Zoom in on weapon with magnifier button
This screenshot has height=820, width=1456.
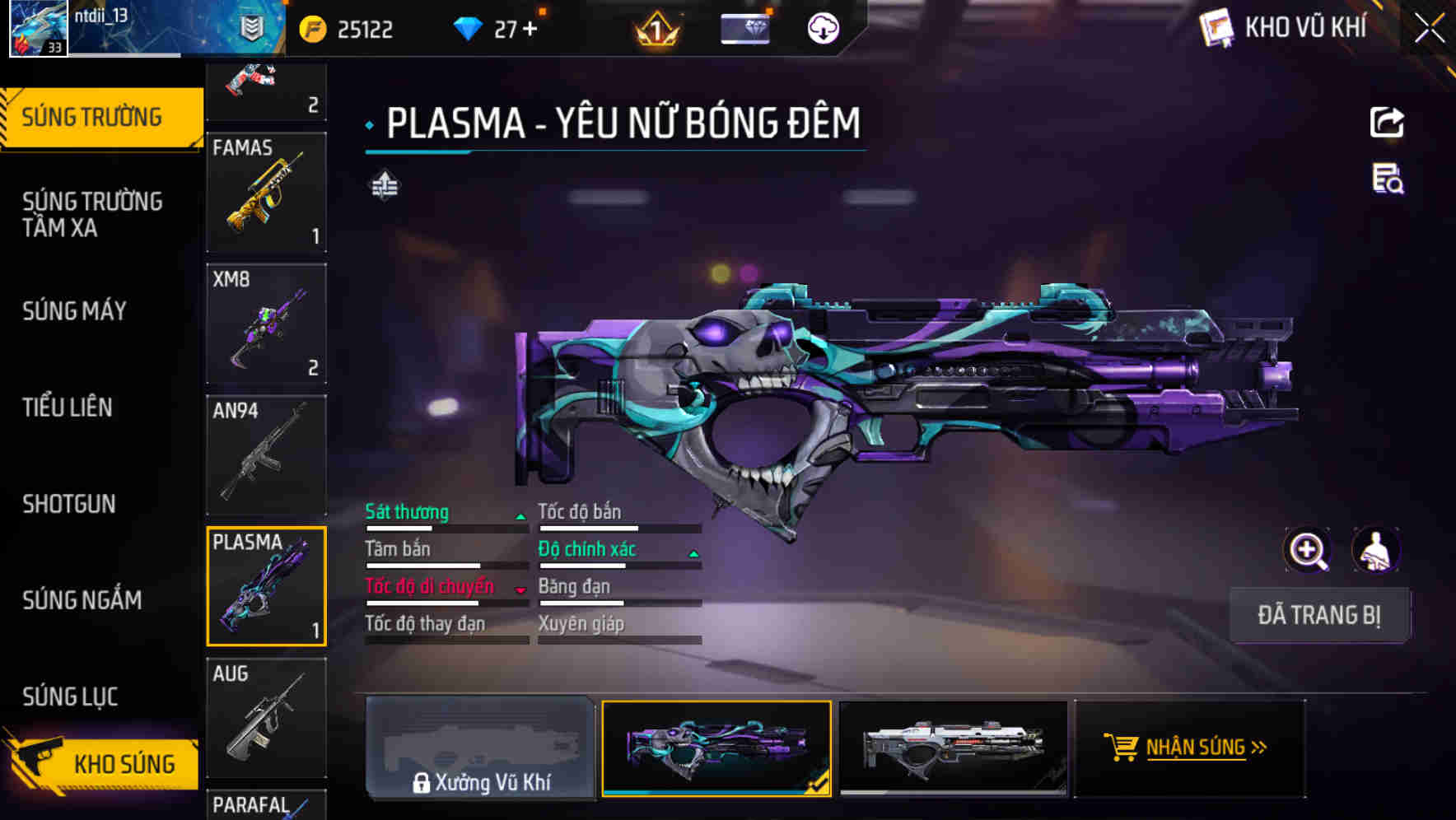[x=1308, y=550]
